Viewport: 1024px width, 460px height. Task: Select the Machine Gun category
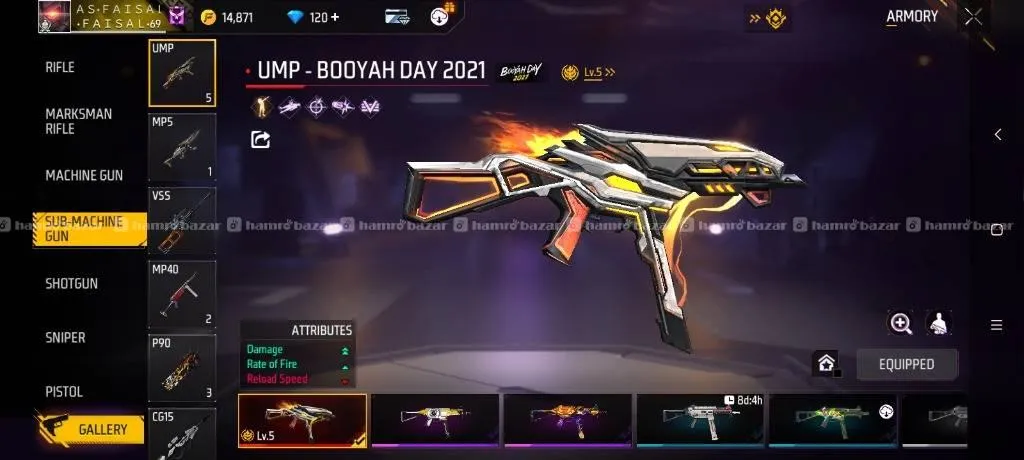click(84, 176)
